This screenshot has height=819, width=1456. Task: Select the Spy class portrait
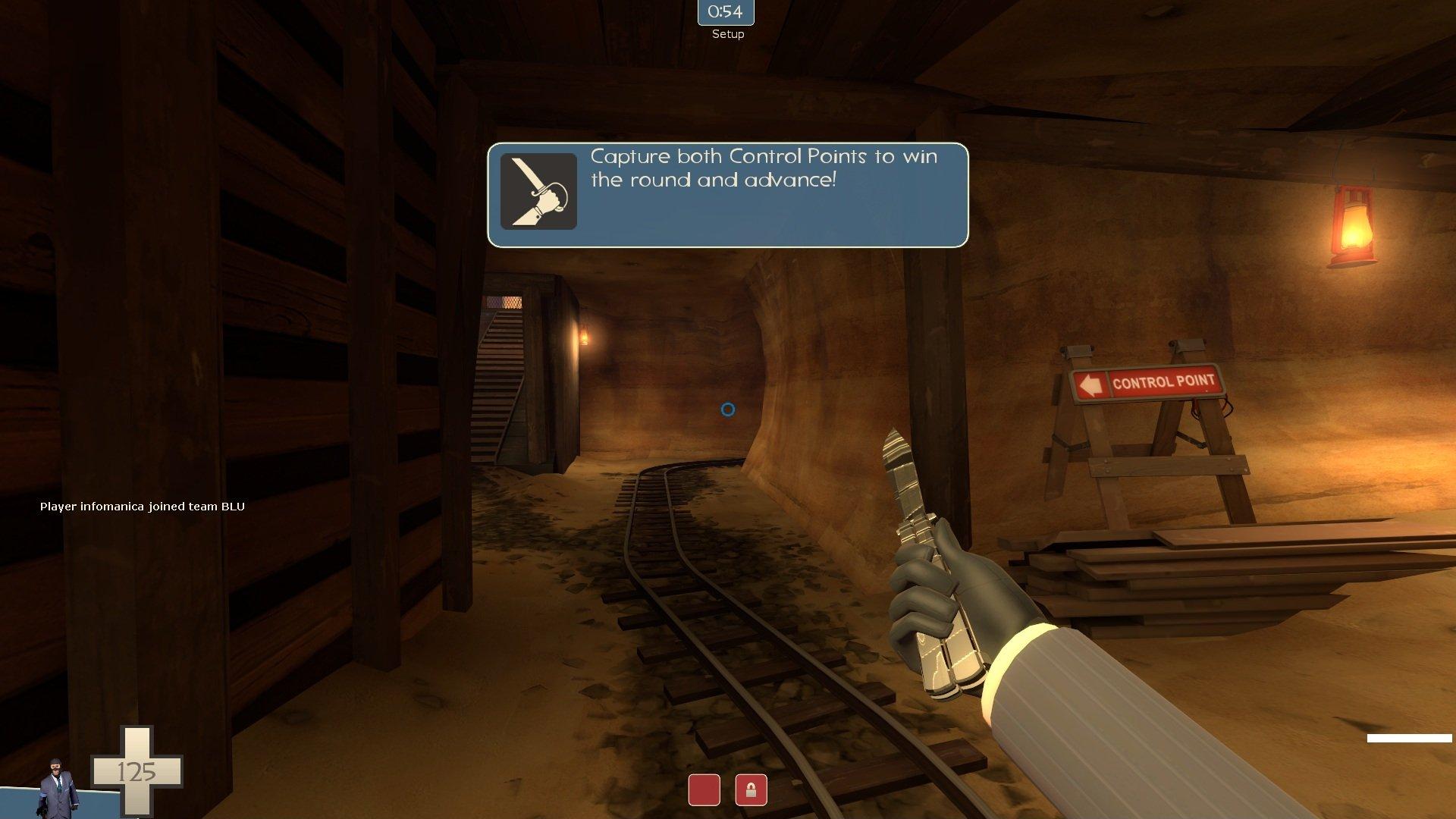59,789
